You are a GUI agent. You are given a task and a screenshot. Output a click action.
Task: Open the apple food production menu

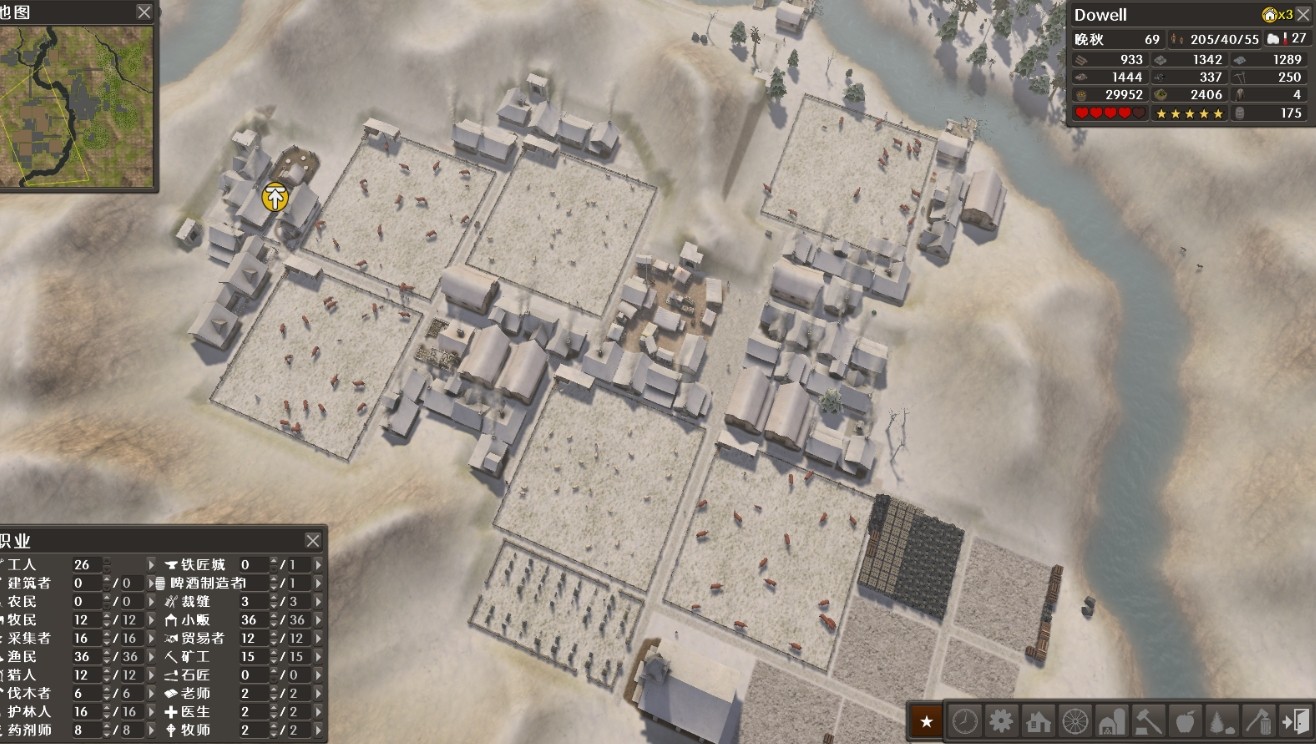click(x=1185, y=720)
